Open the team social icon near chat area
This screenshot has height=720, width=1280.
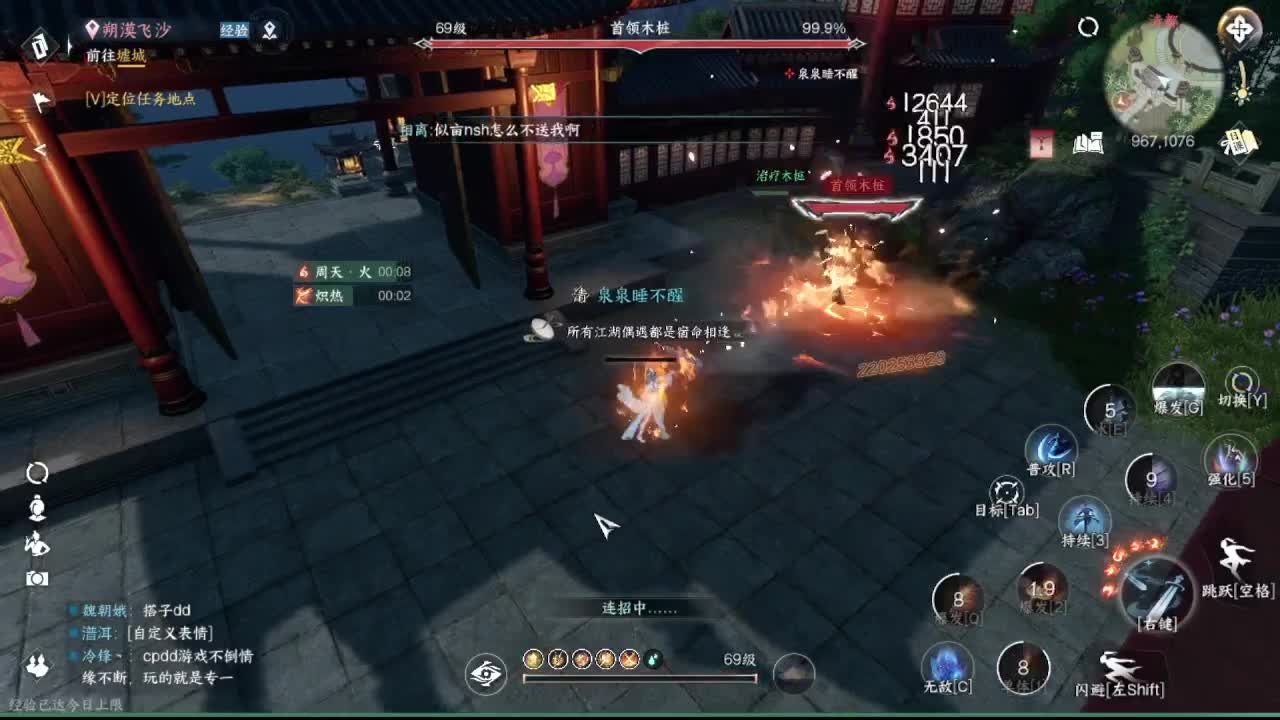(x=37, y=665)
